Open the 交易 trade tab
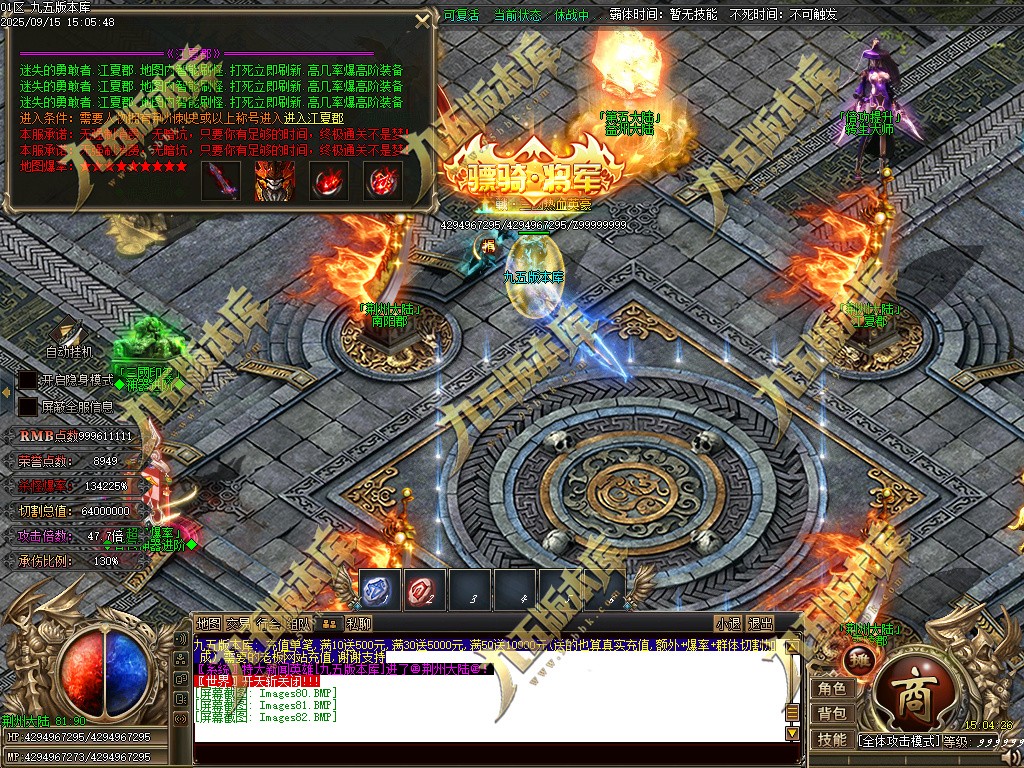The height and width of the screenshot is (768, 1024). [238, 623]
